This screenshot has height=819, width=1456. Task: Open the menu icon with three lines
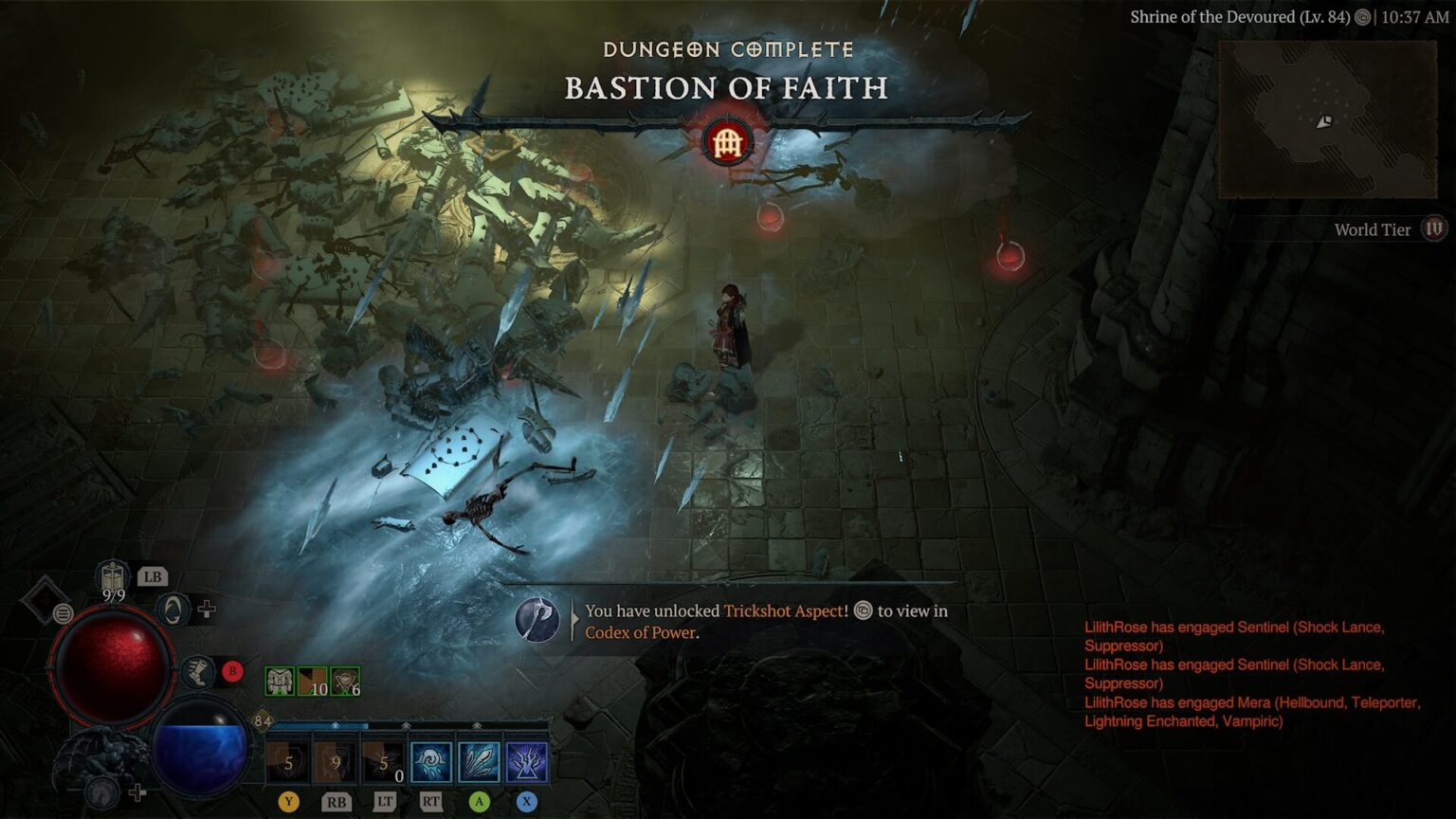63,613
